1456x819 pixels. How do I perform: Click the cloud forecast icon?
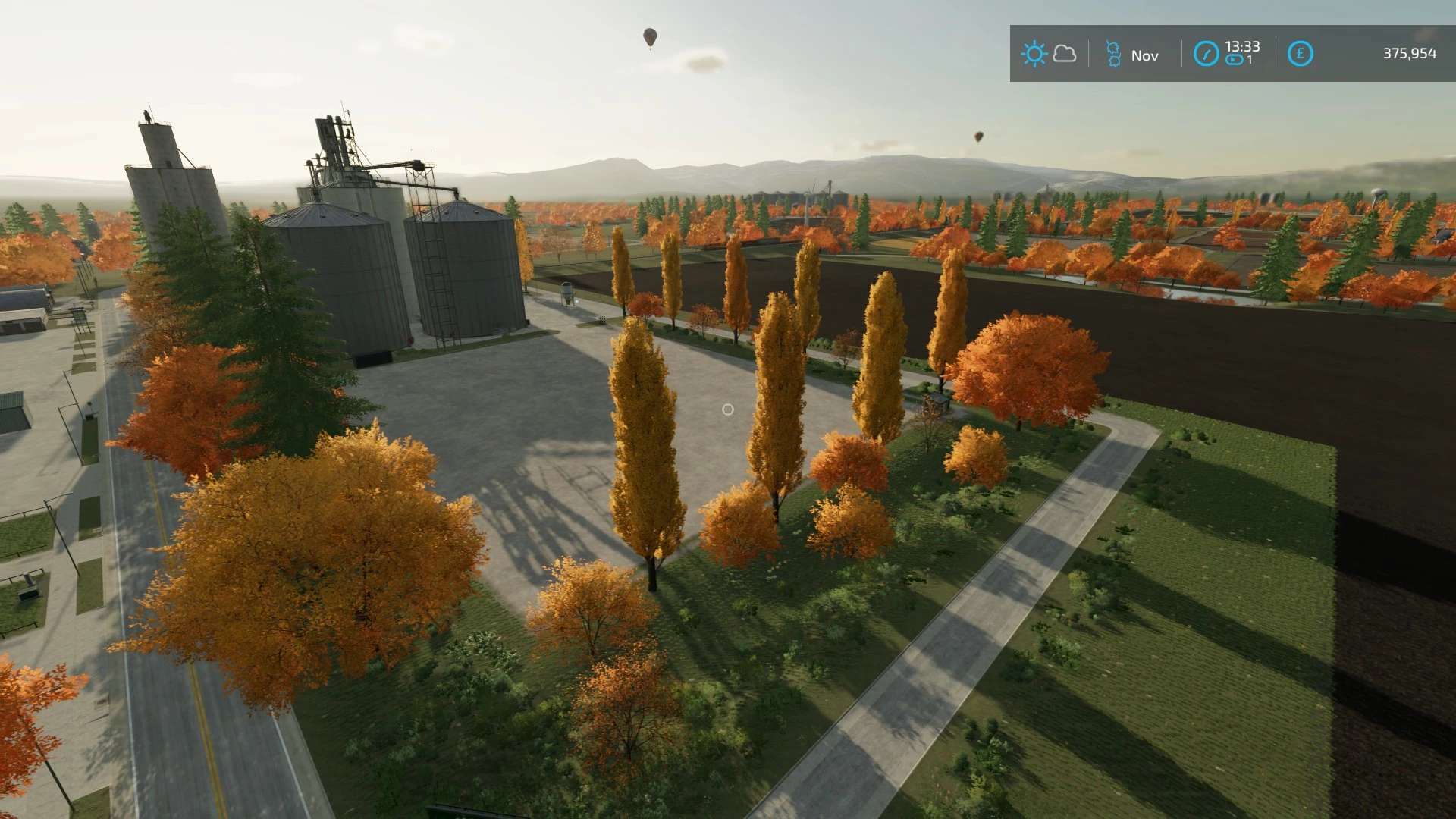(1065, 54)
